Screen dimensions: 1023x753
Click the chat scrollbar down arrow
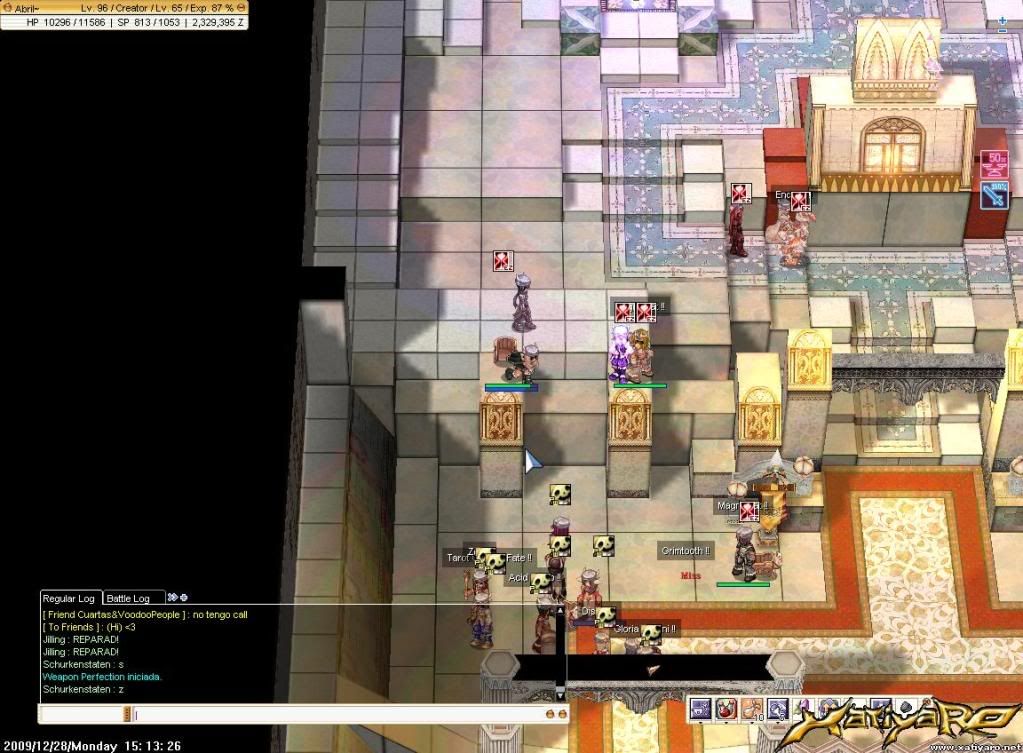[x=560, y=693]
